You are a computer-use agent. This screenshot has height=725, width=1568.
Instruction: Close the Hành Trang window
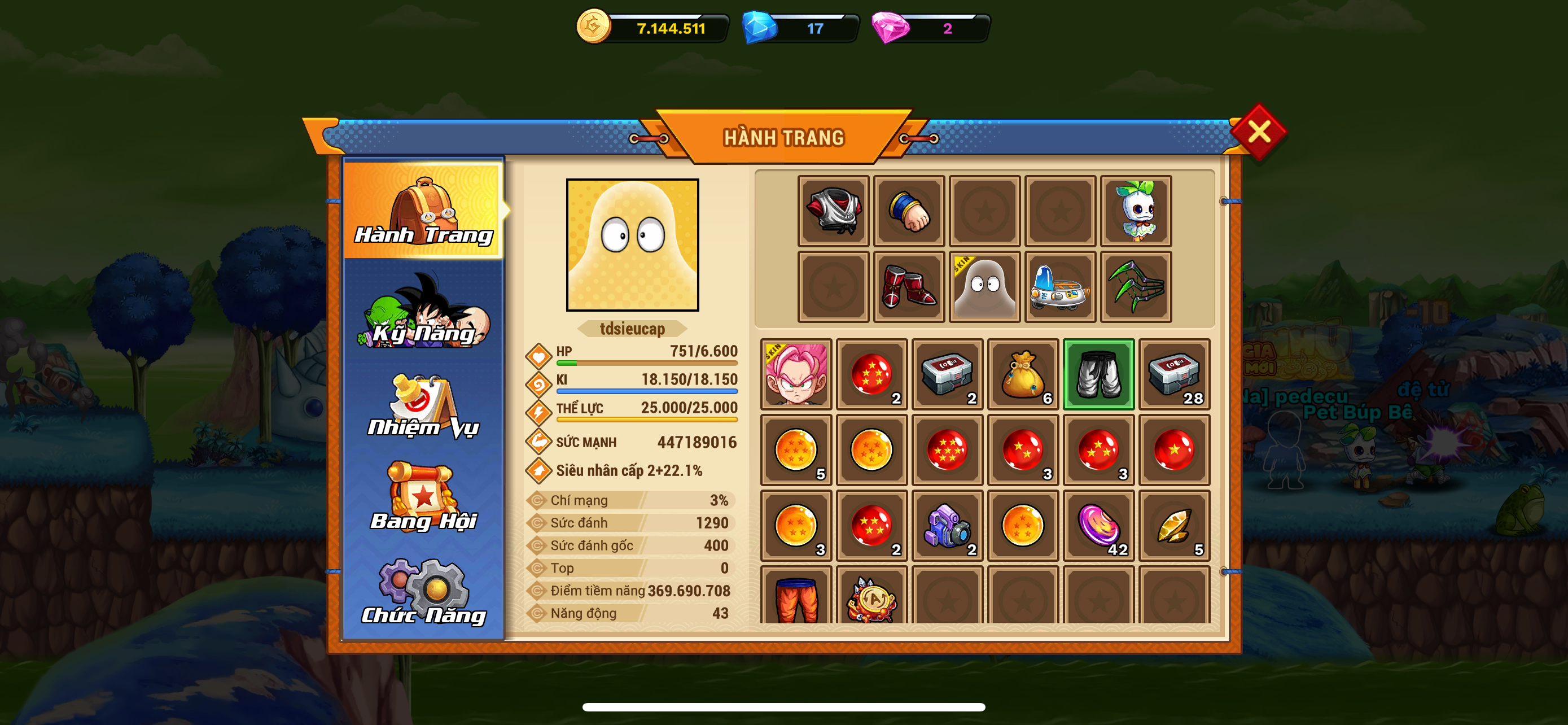click(1258, 132)
